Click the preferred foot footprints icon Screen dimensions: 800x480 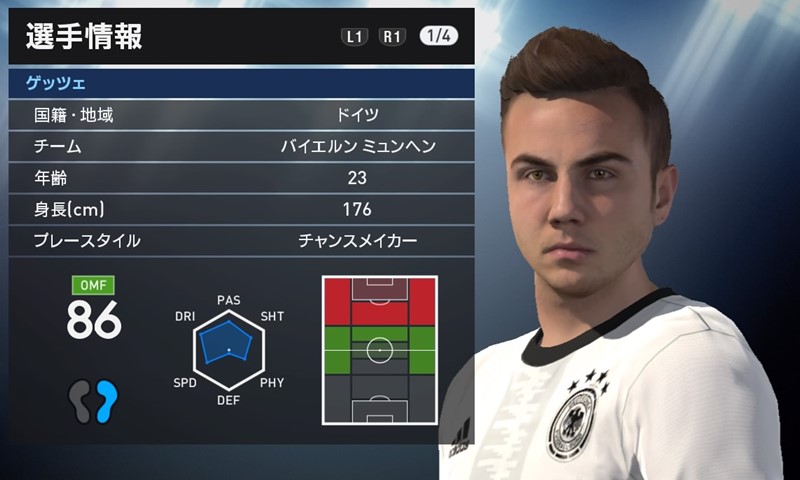(93, 401)
